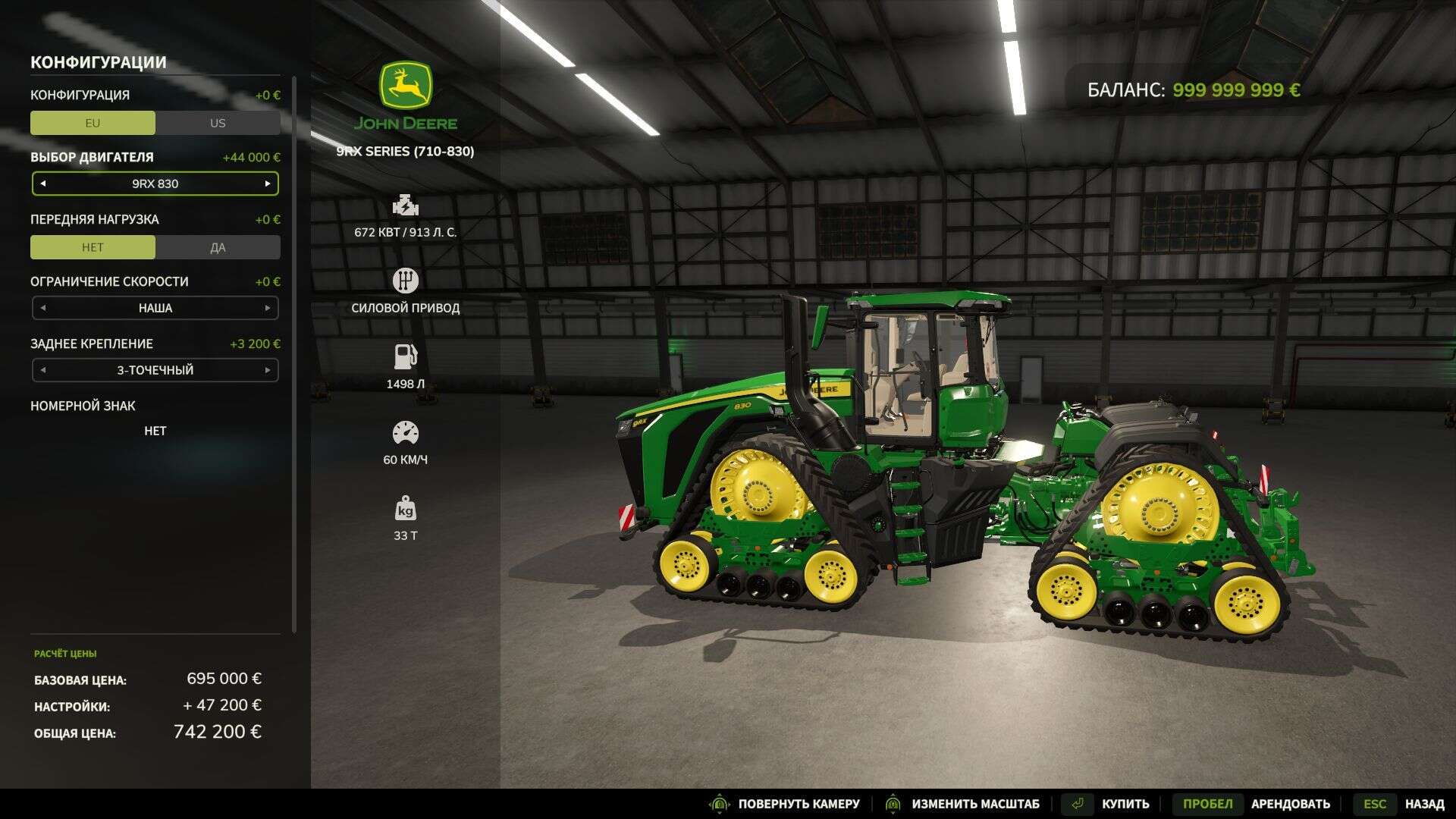The height and width of the screenshot is (819, 1456).
Task: Enable front weight by selecting ДА
Action: point(218,246)
